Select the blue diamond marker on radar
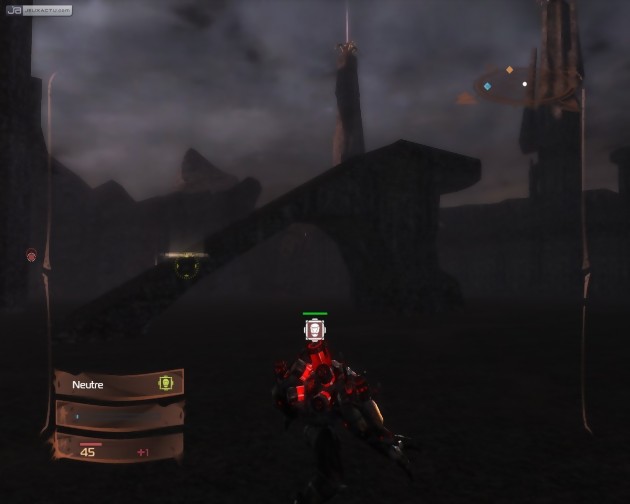Viewport: 630px width, 504px height. (487, 87)
